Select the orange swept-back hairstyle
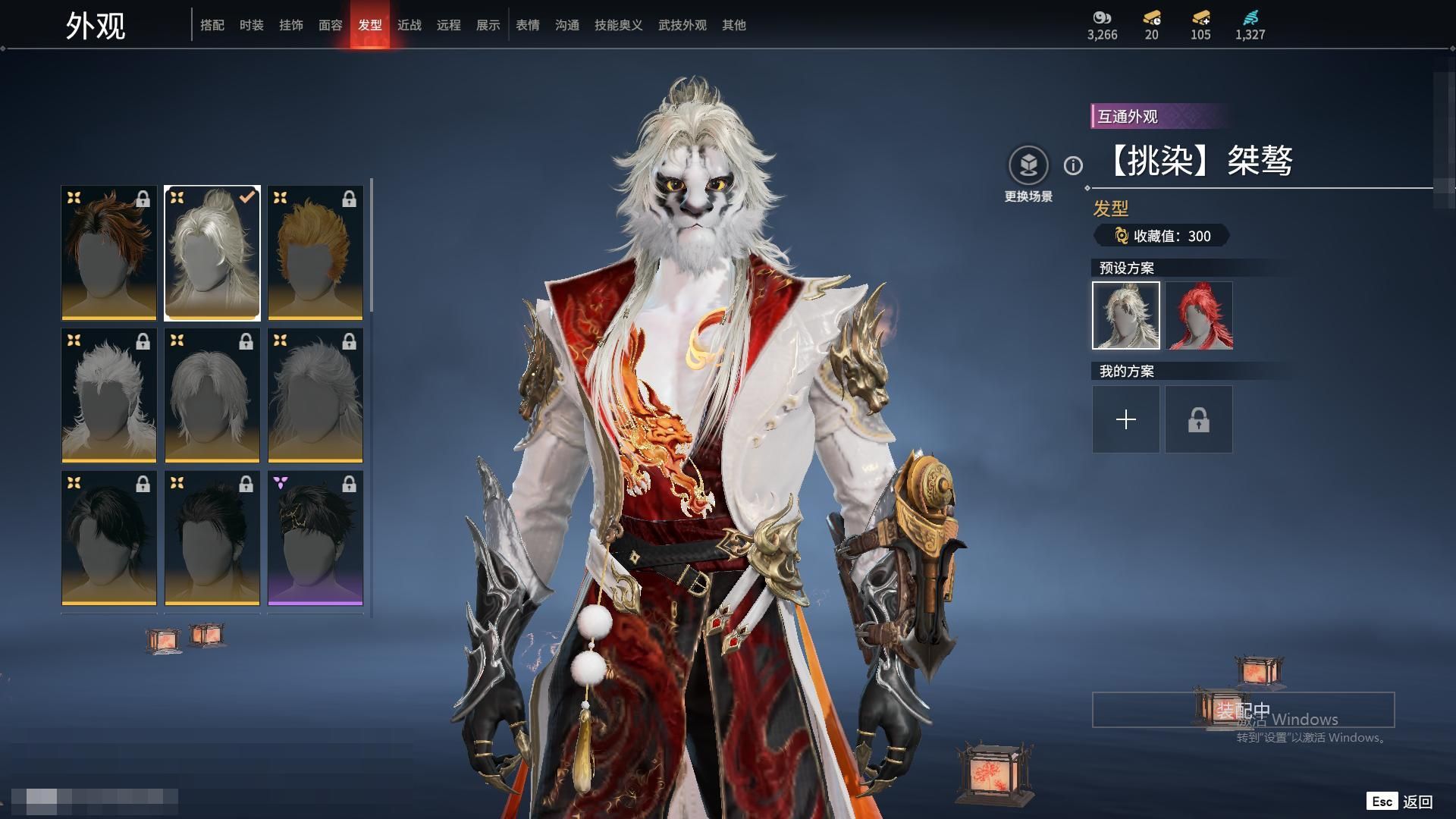This screenshot has height=819, width=1456. point(315,253)
